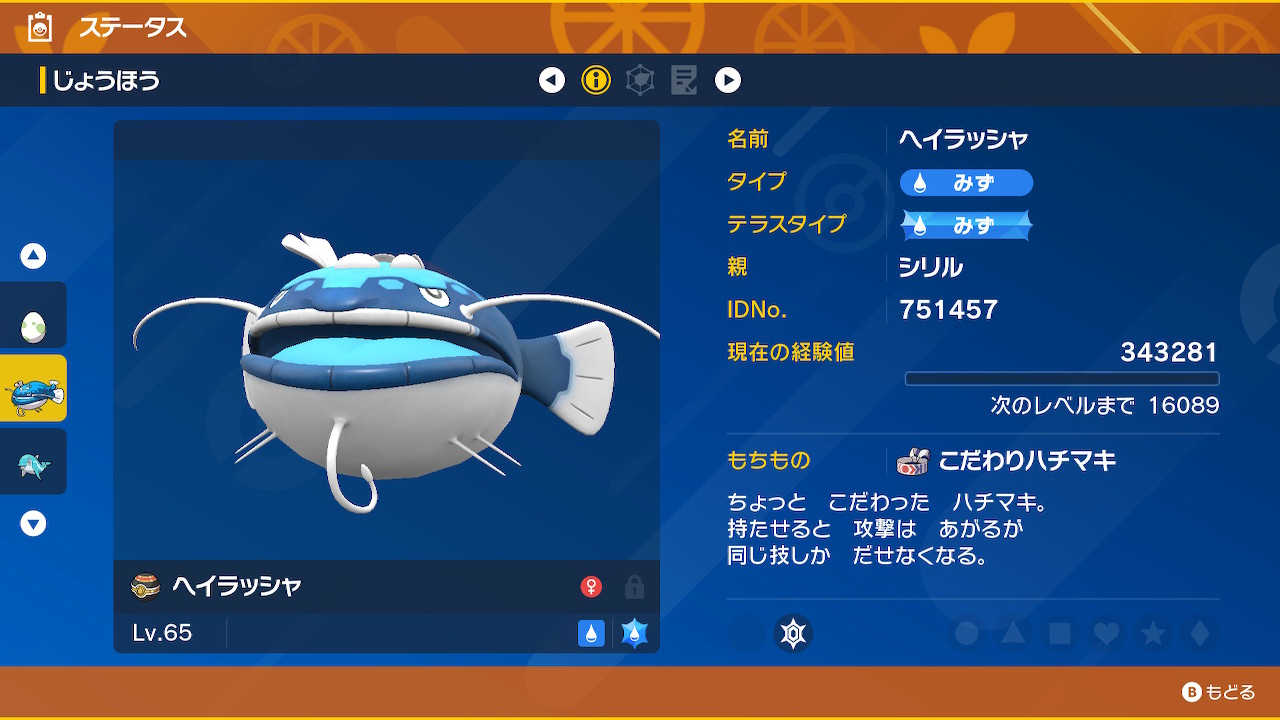1280x720 pixels.
Task: Click the Egg icon in the sidebar
Action: point(33,315)
